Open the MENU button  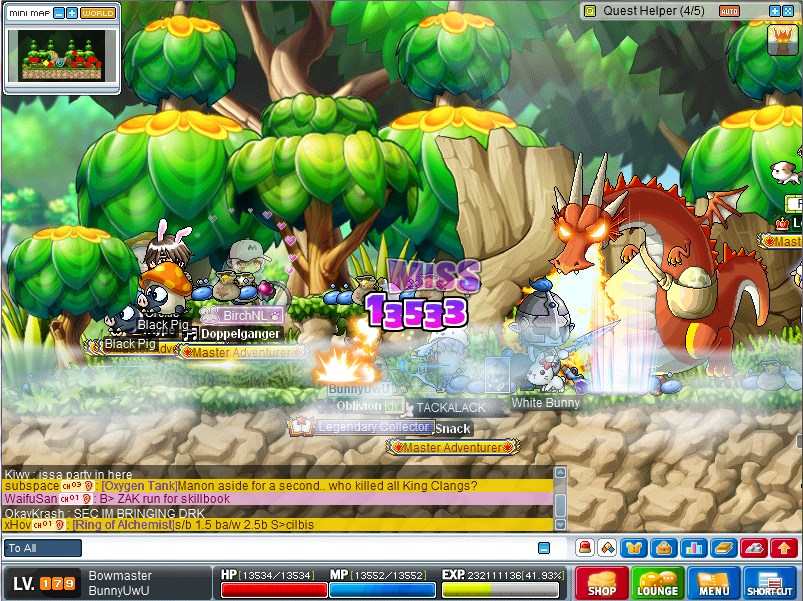click(714, 583)
